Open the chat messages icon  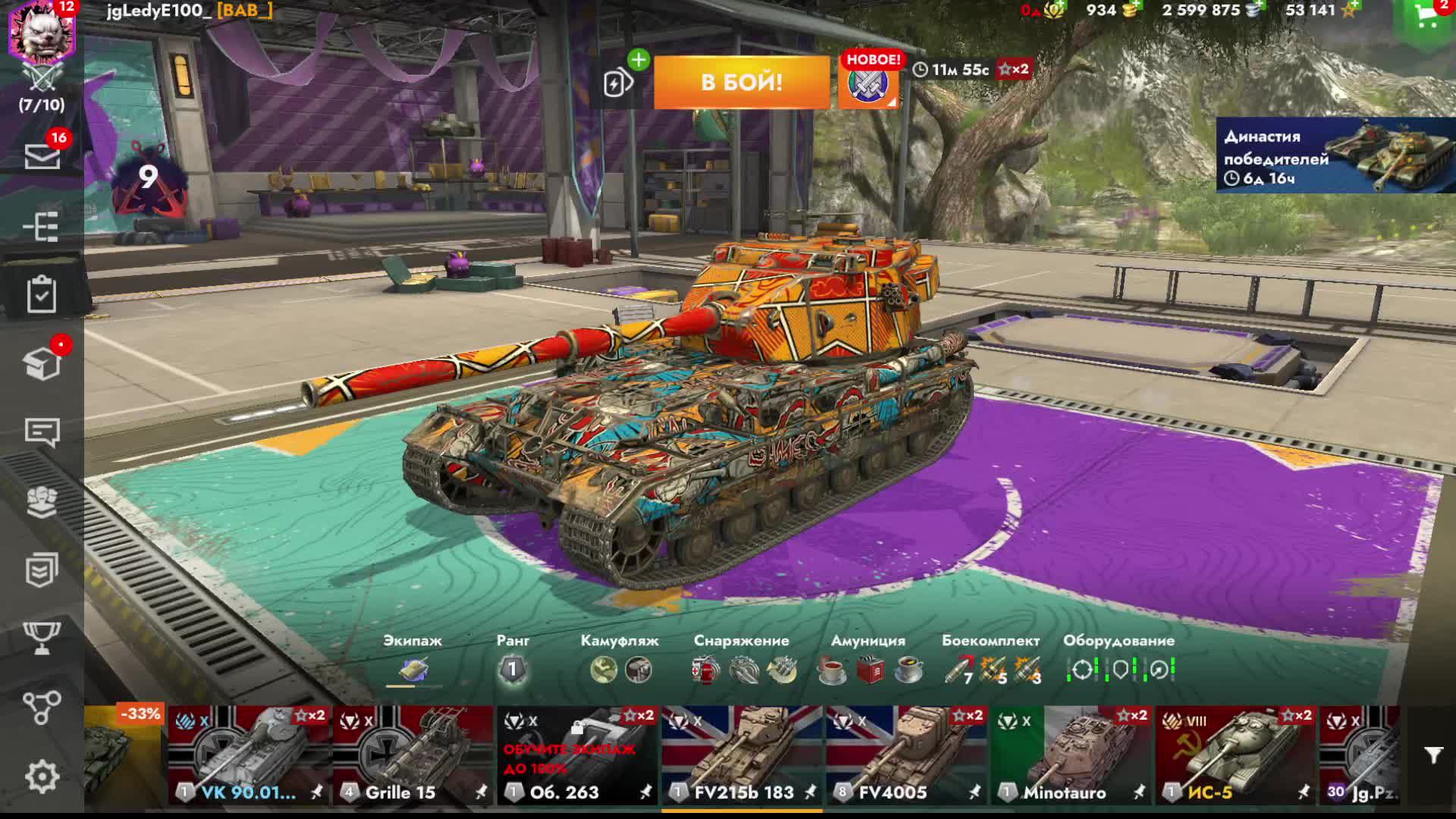coord(42,432)
